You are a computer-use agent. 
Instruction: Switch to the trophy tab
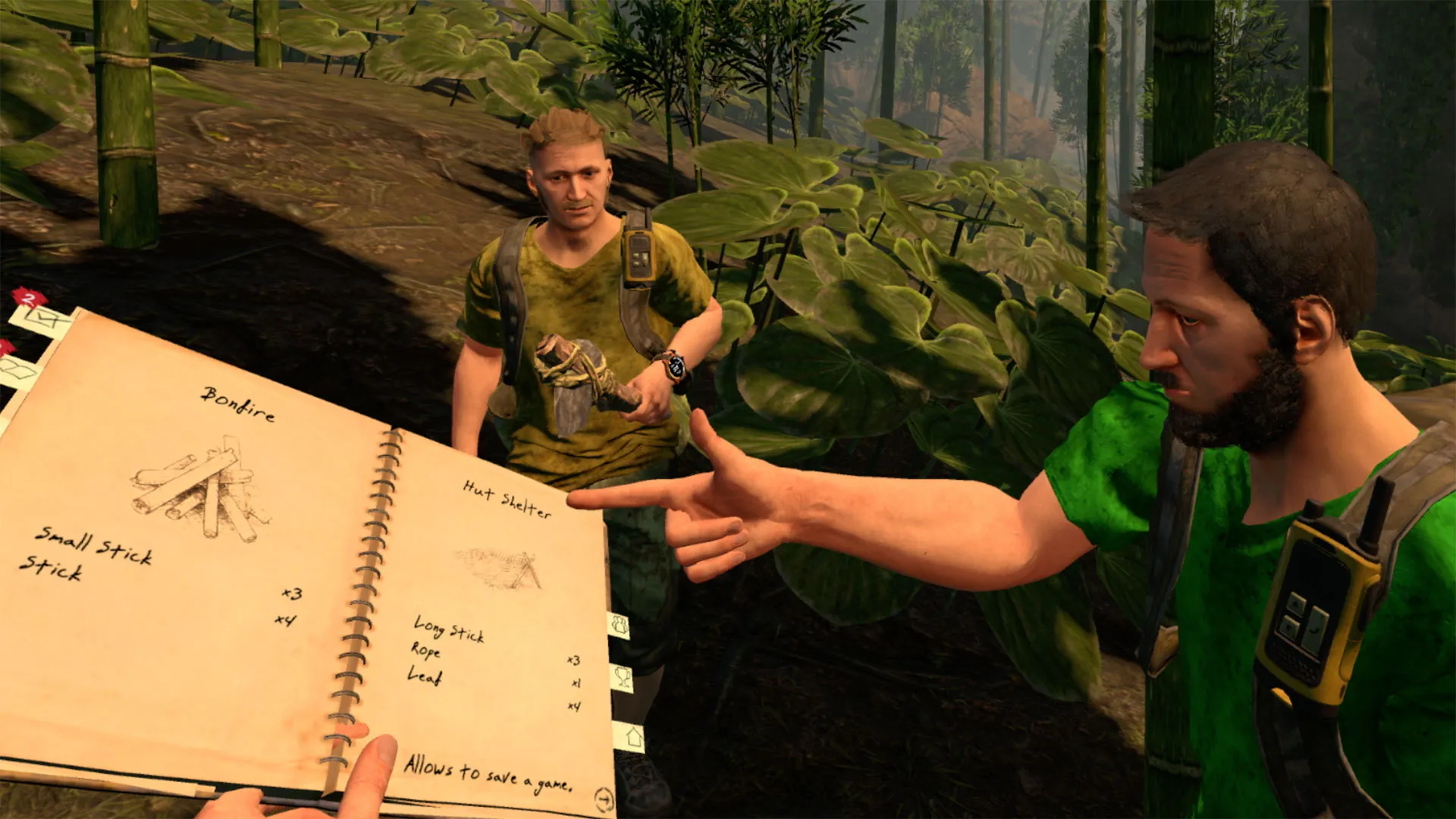pos(623,678)
